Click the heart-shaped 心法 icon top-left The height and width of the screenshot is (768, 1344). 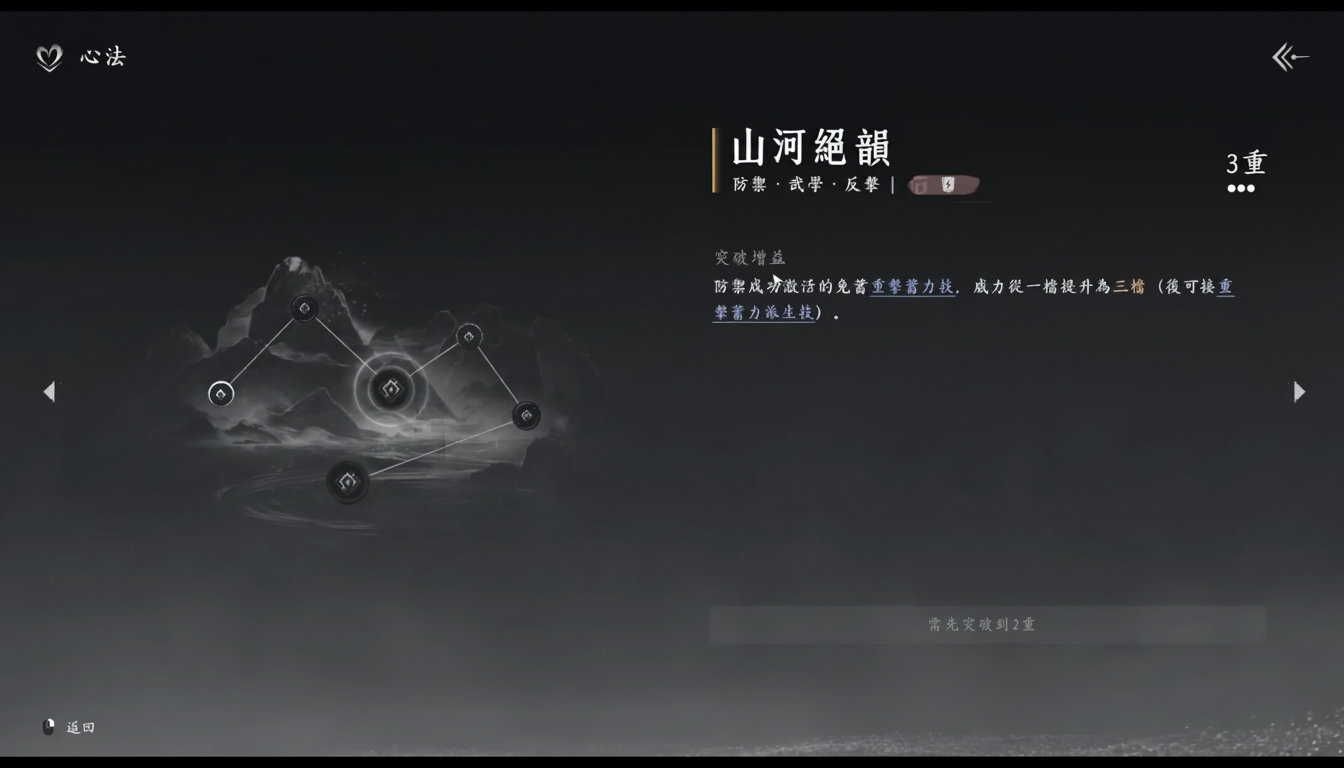coord(47,57)
